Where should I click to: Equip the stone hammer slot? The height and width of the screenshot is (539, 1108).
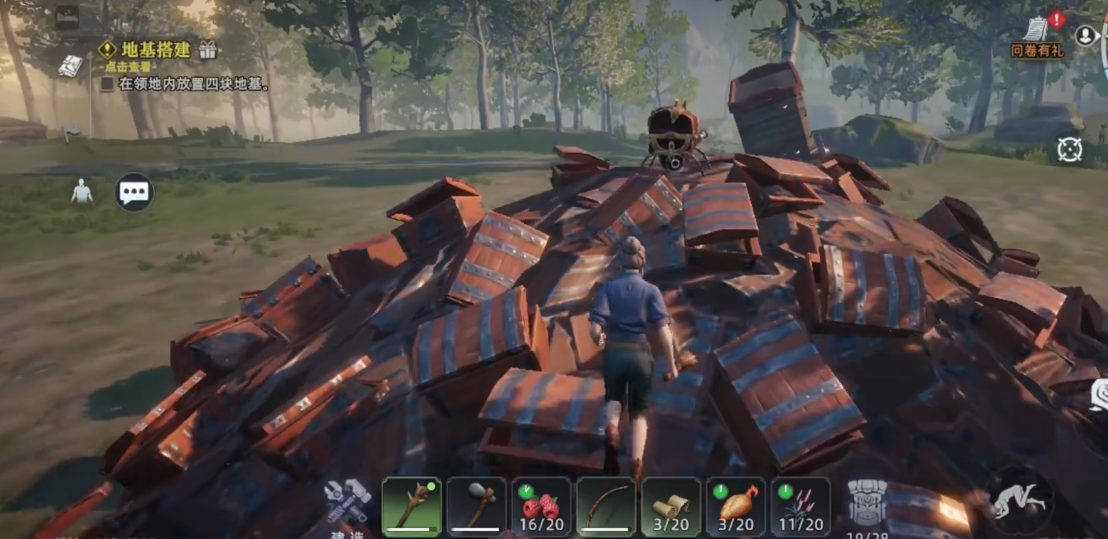476,506
